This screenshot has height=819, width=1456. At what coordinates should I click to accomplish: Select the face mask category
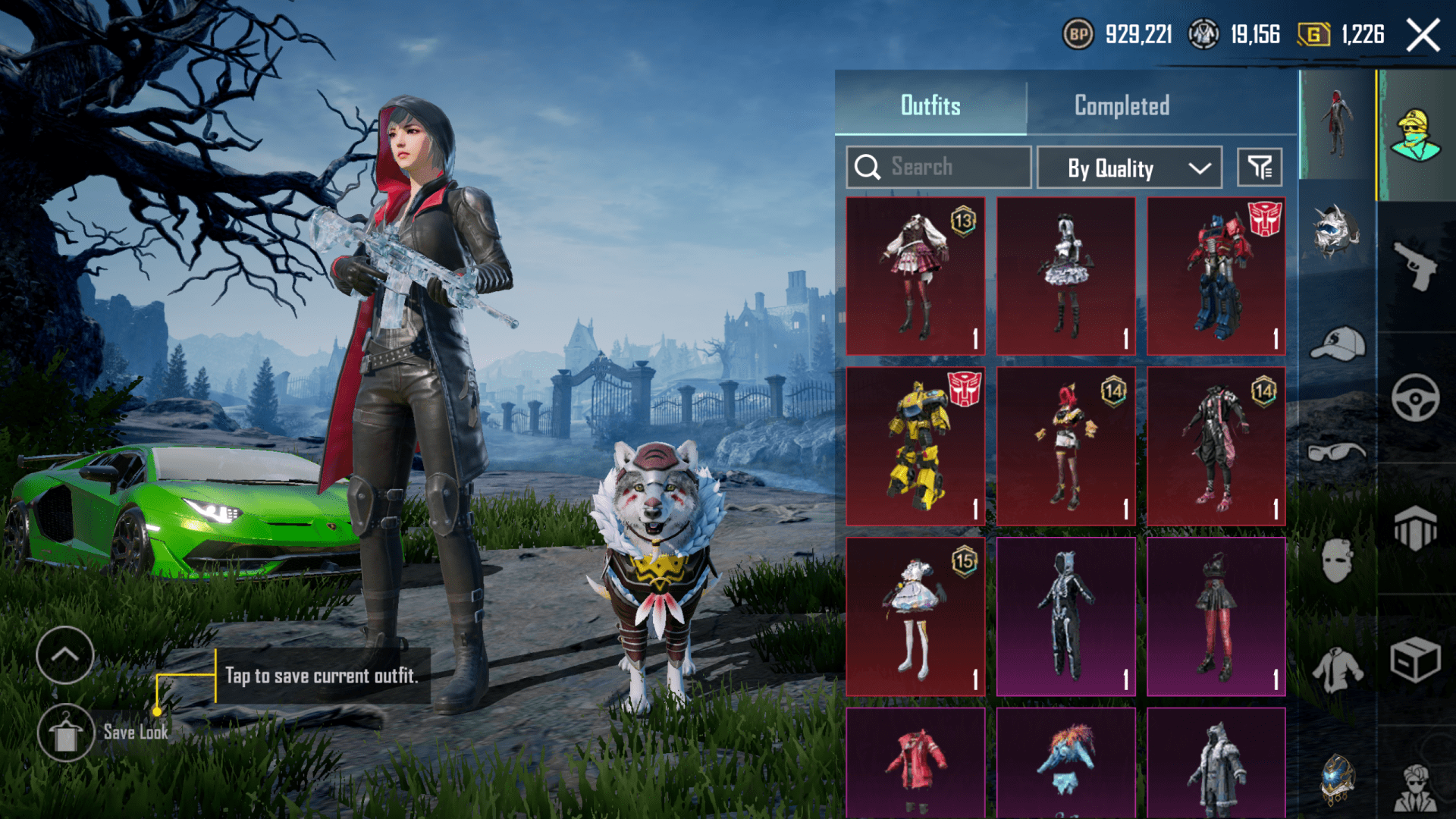[x=1337, y=561]
